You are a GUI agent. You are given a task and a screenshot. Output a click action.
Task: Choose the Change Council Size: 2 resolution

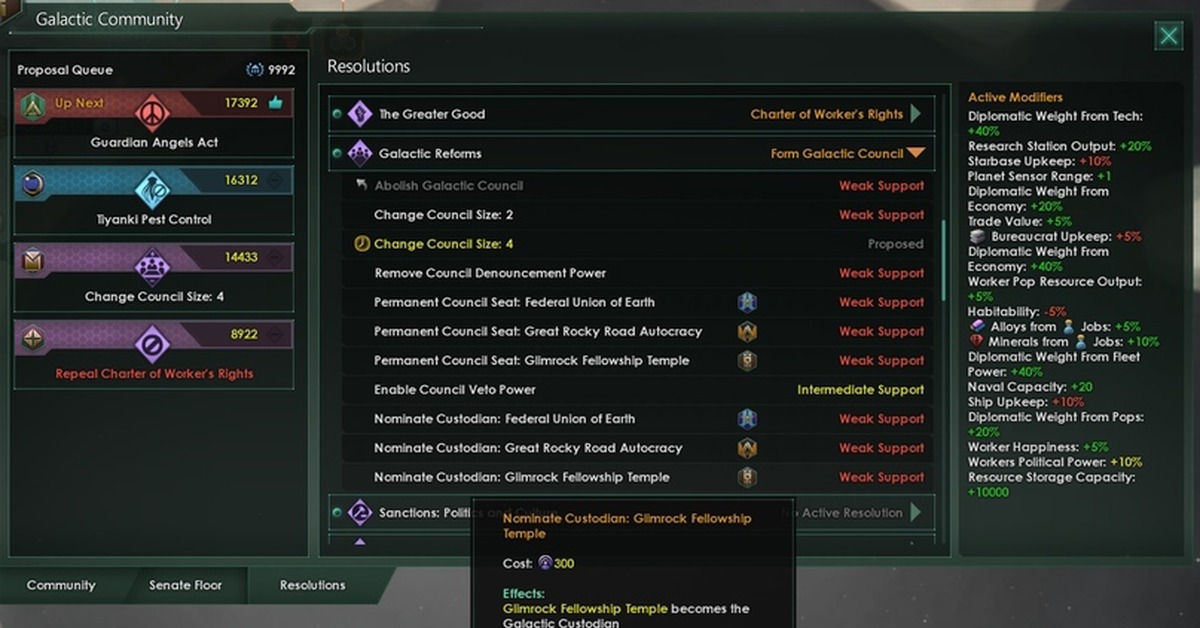point(443,215)
